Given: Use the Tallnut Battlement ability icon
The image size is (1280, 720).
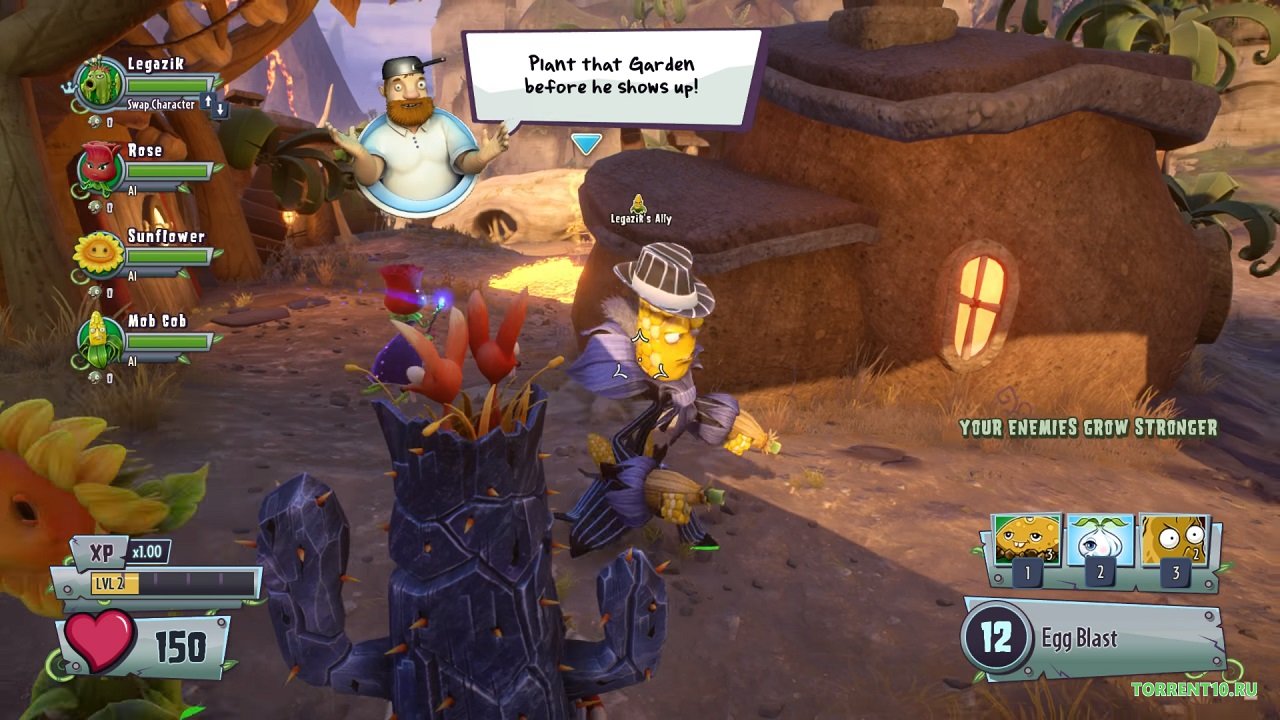Looking at the screenshot, I should (1175, 541).
